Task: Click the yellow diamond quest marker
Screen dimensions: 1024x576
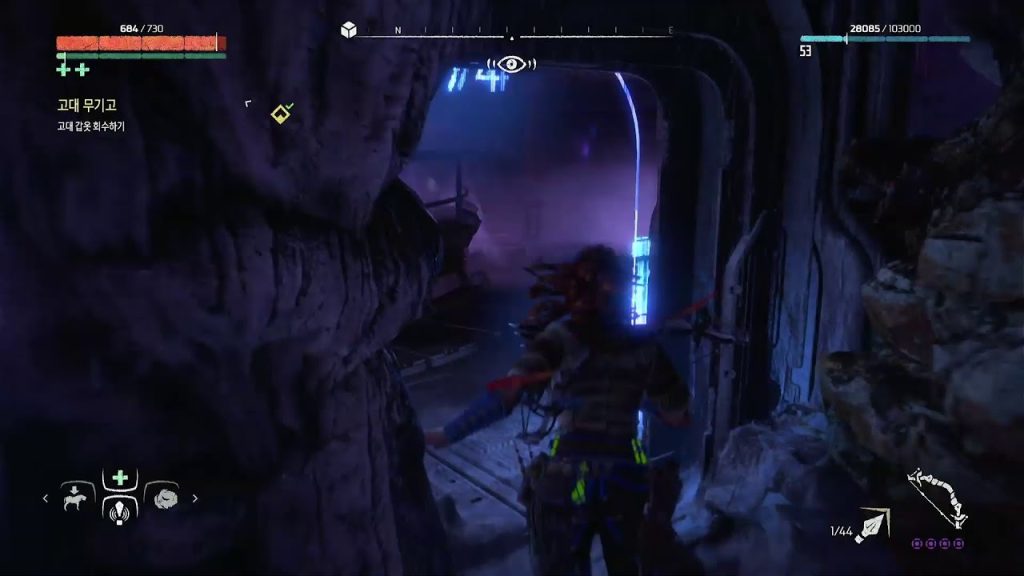Action: [281, 114]
